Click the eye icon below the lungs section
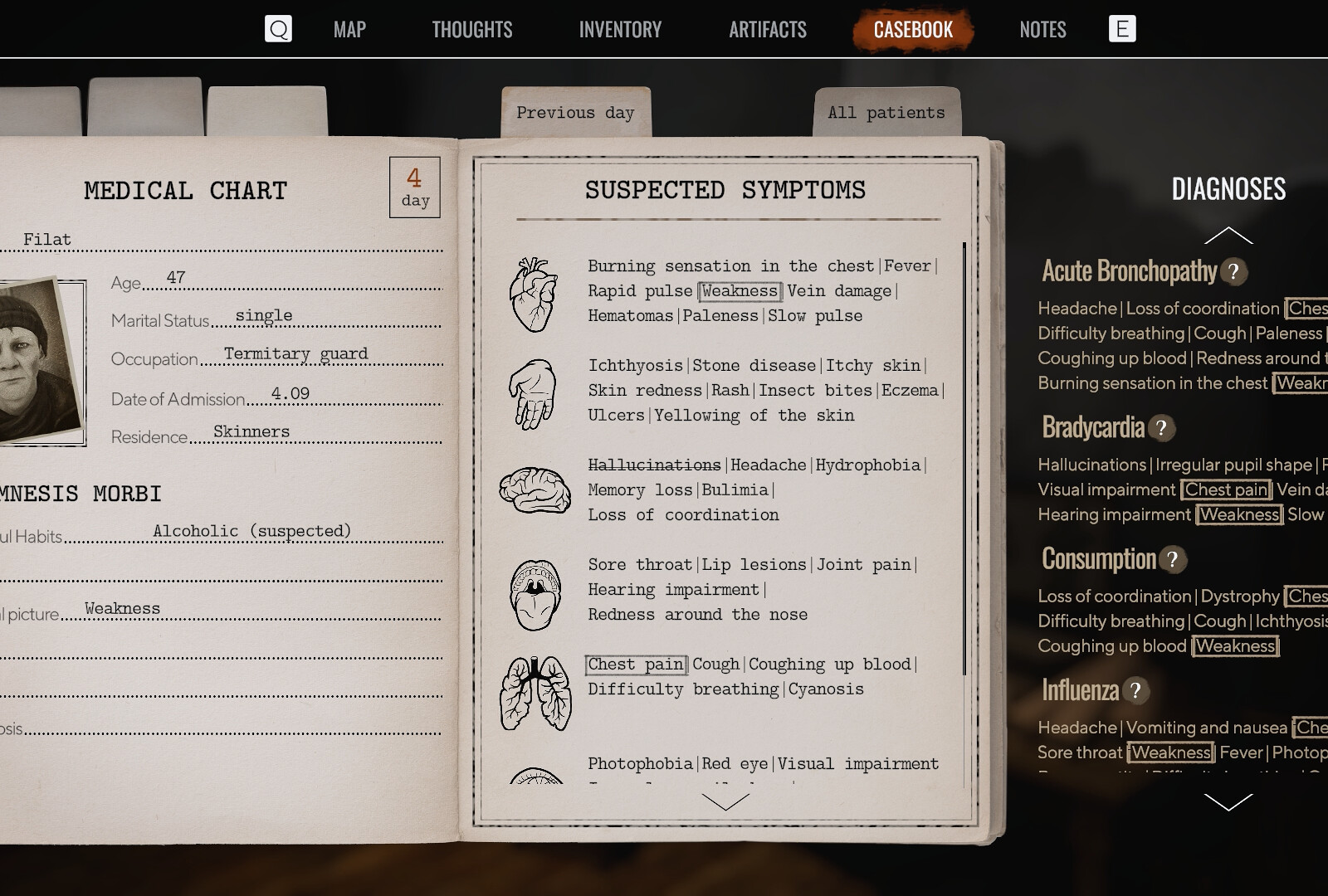 pyautogui.click(x=538, y=780)
